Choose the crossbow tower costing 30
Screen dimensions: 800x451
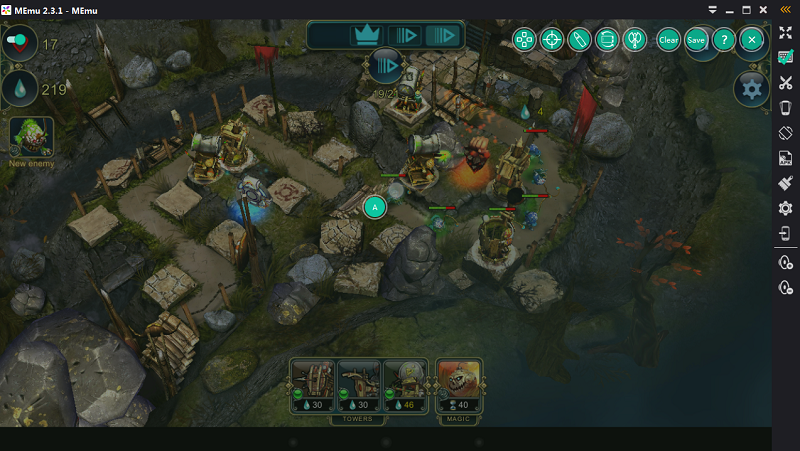coord(359,385)
